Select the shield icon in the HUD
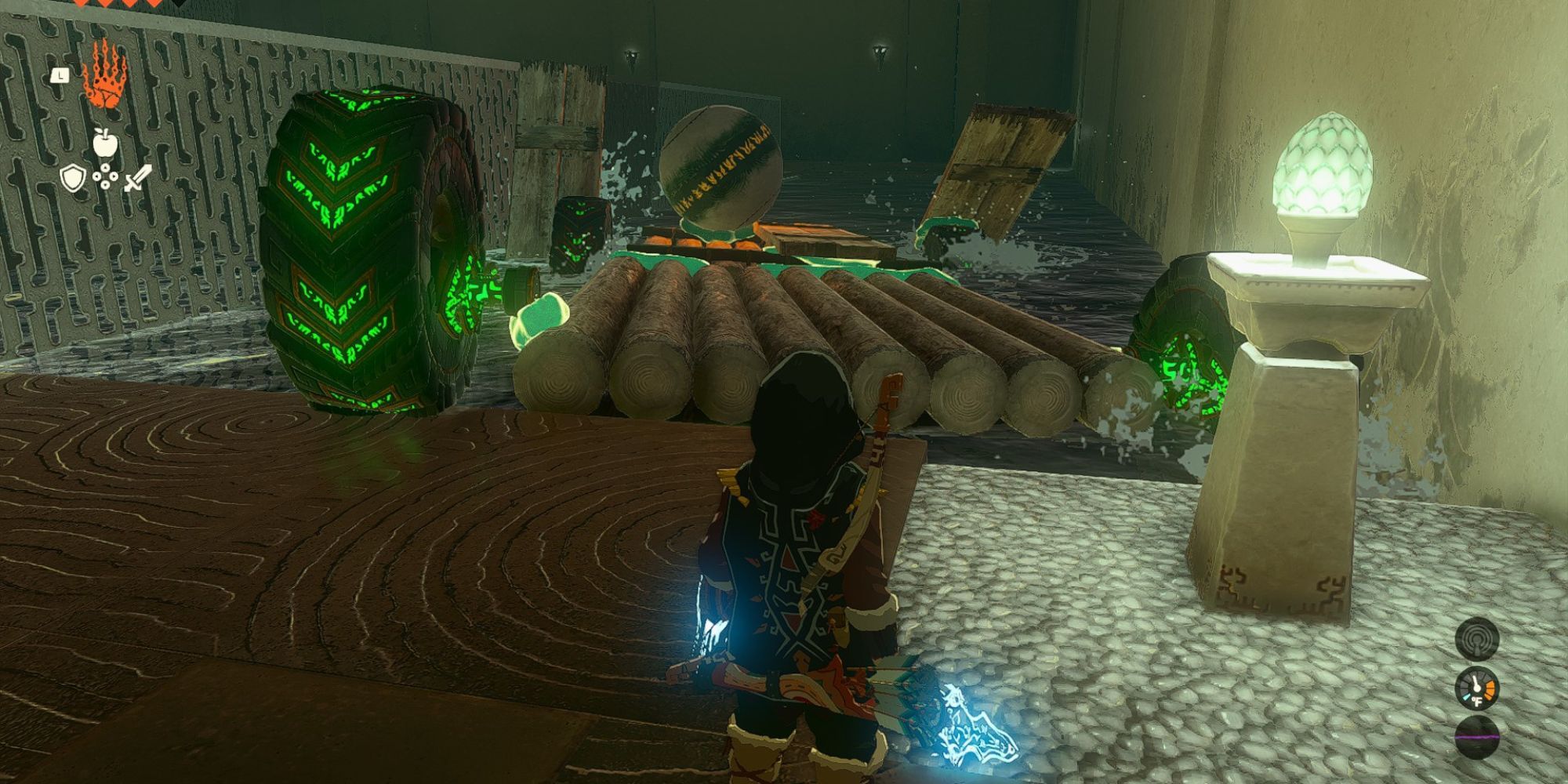 74,176
